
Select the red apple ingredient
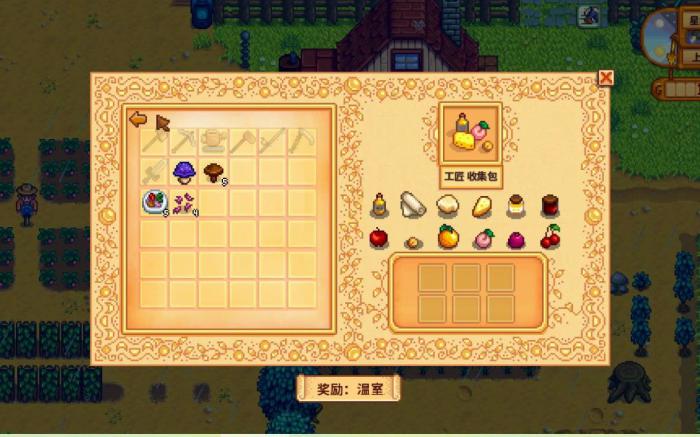pos(379,238)
